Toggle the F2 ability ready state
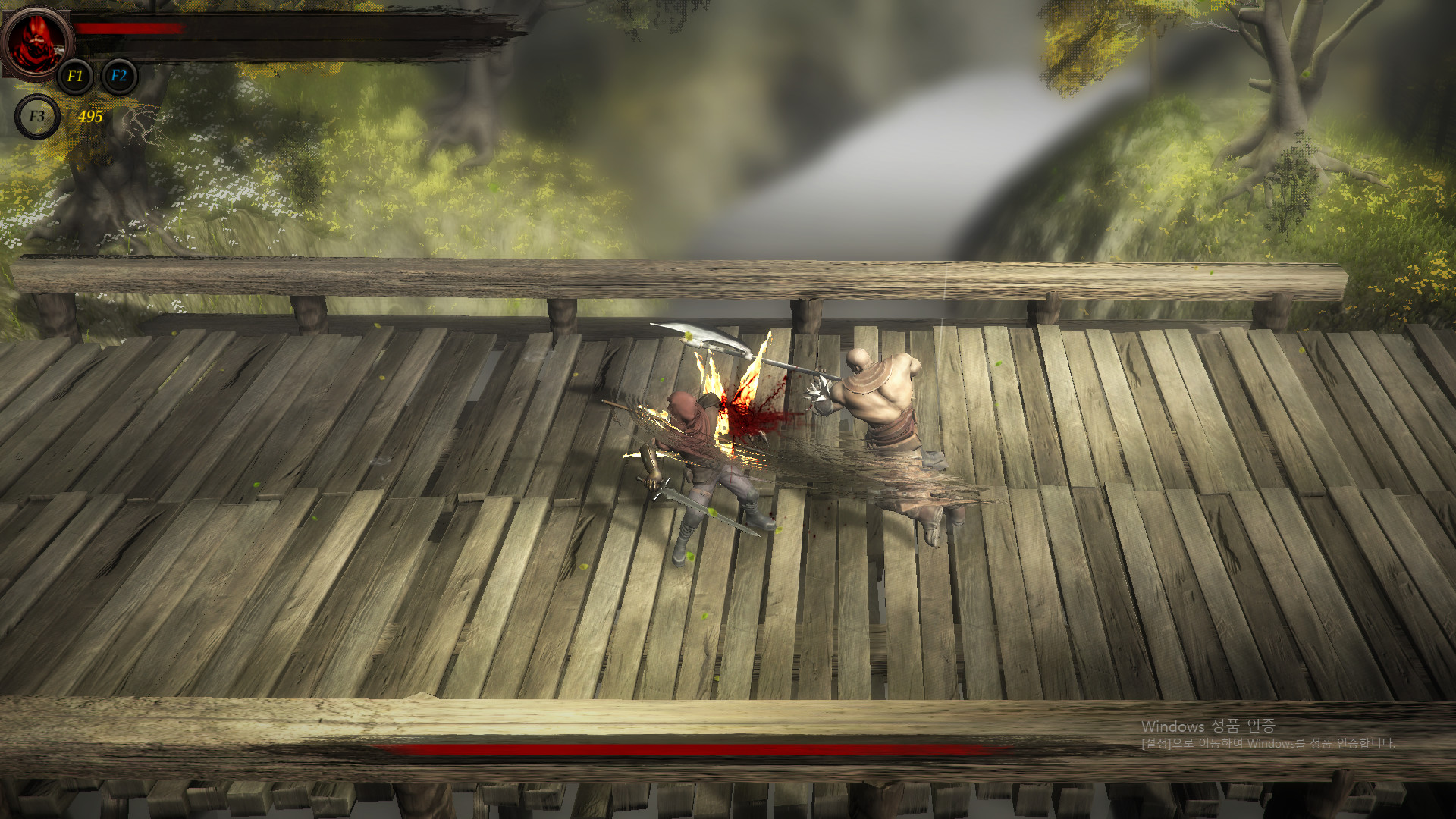This screenshot has width=1456, height=819. tap(118, 76)
